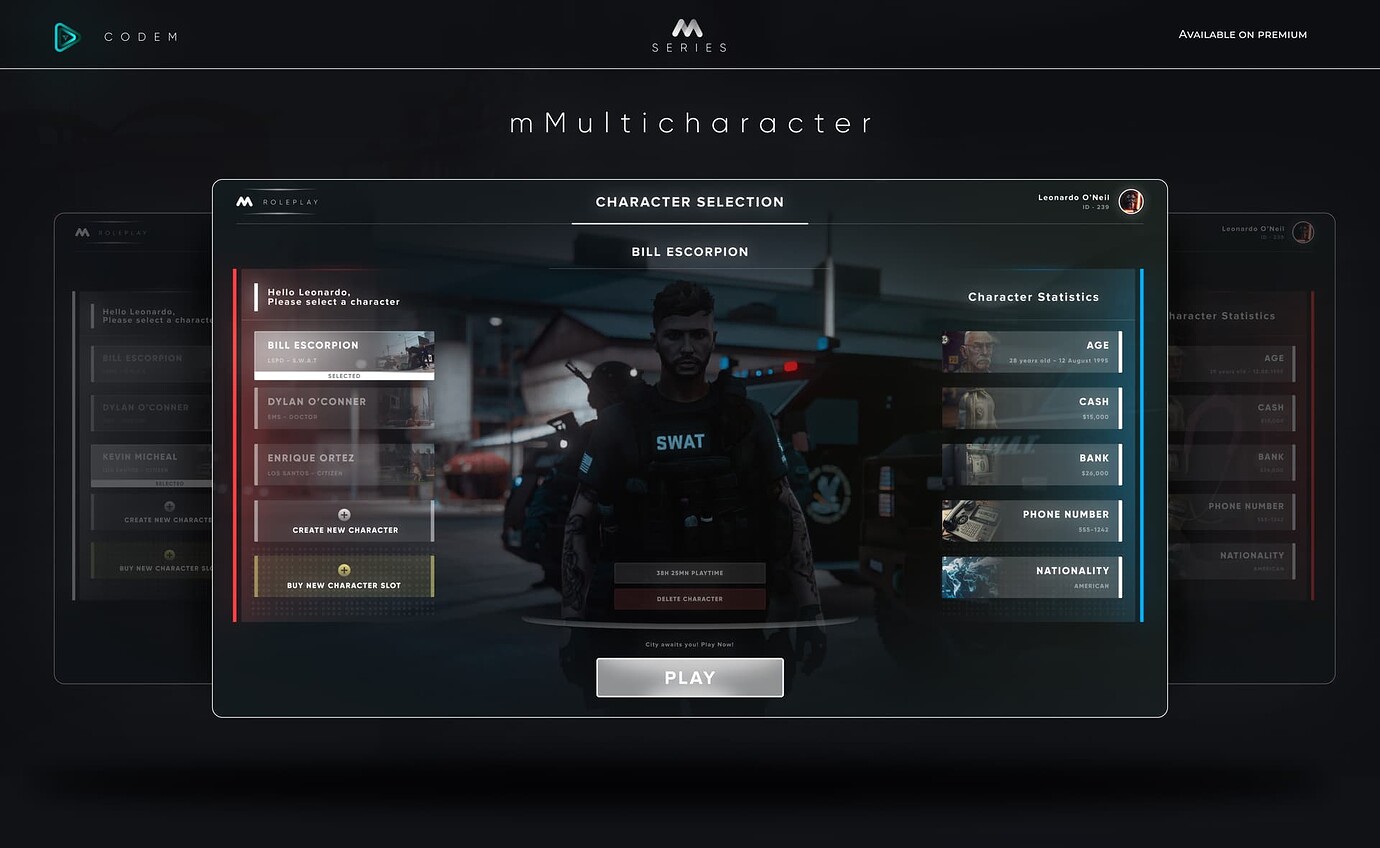Click the plus icon on Create New Character
The image size is (1380, 848).
pos(344,514)
